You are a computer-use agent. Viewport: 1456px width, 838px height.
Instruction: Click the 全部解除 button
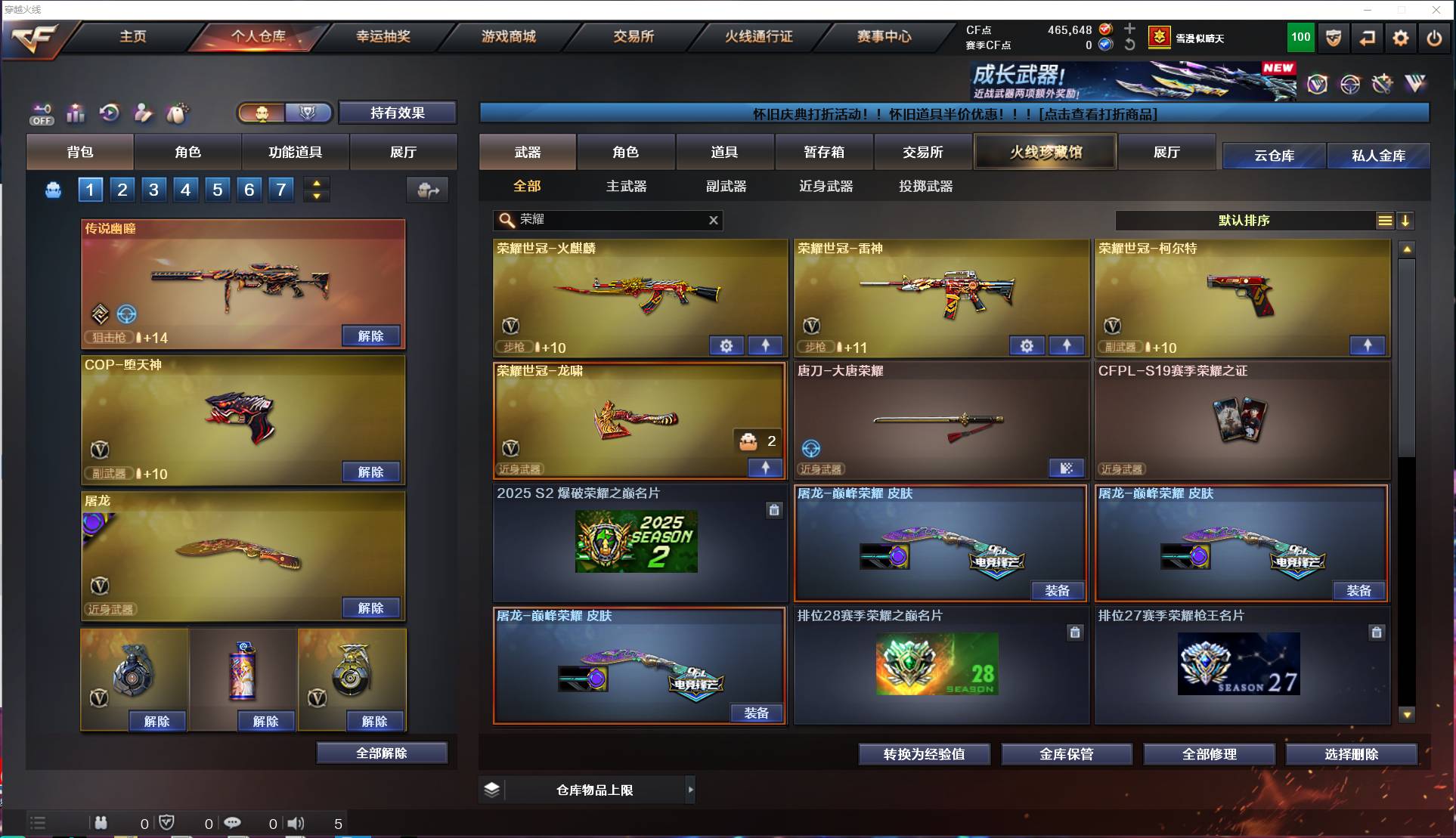coord(382,753)
